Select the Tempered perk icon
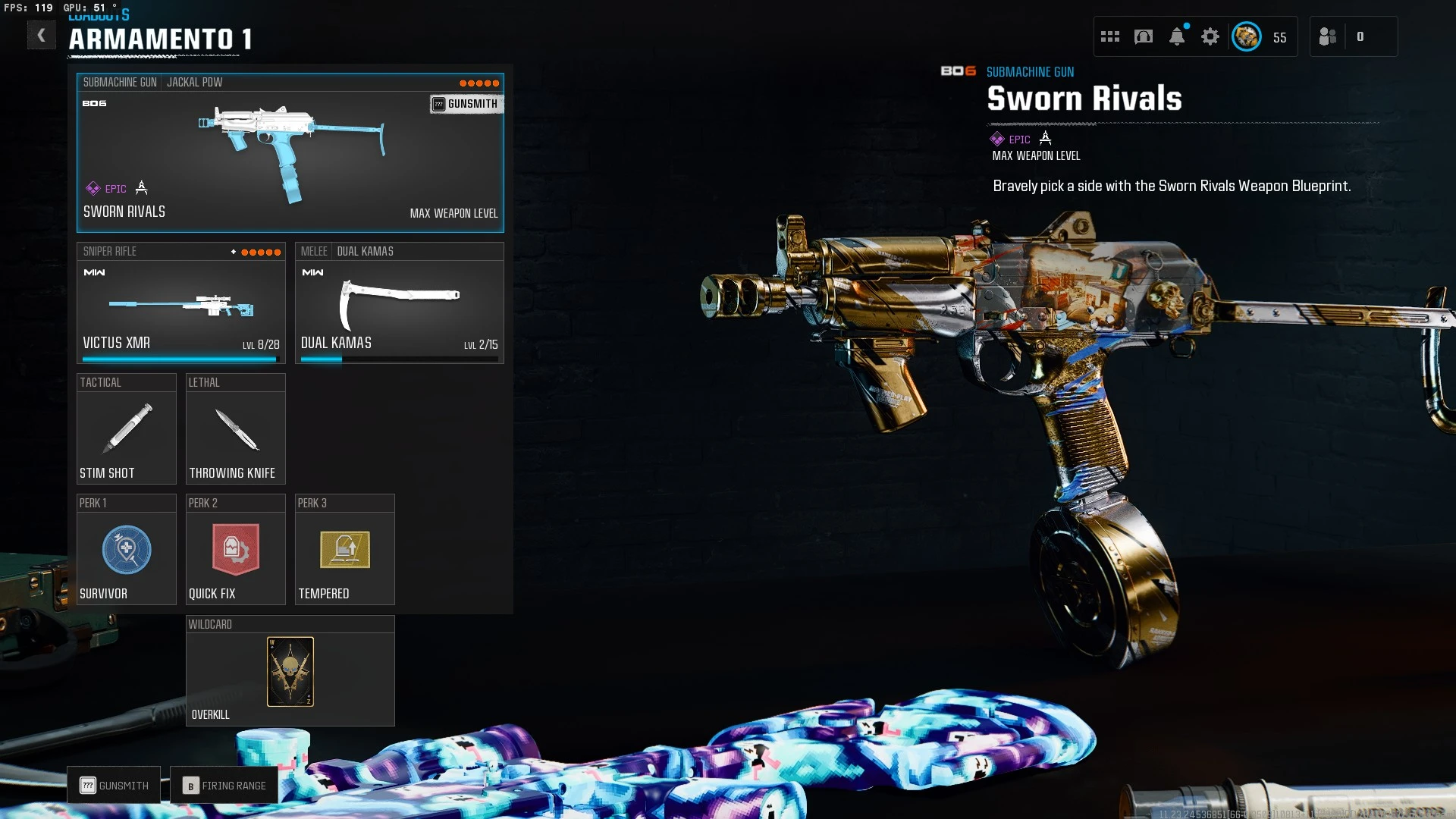The height and width of the screenshot is (819, 1456). coord(344,550)
